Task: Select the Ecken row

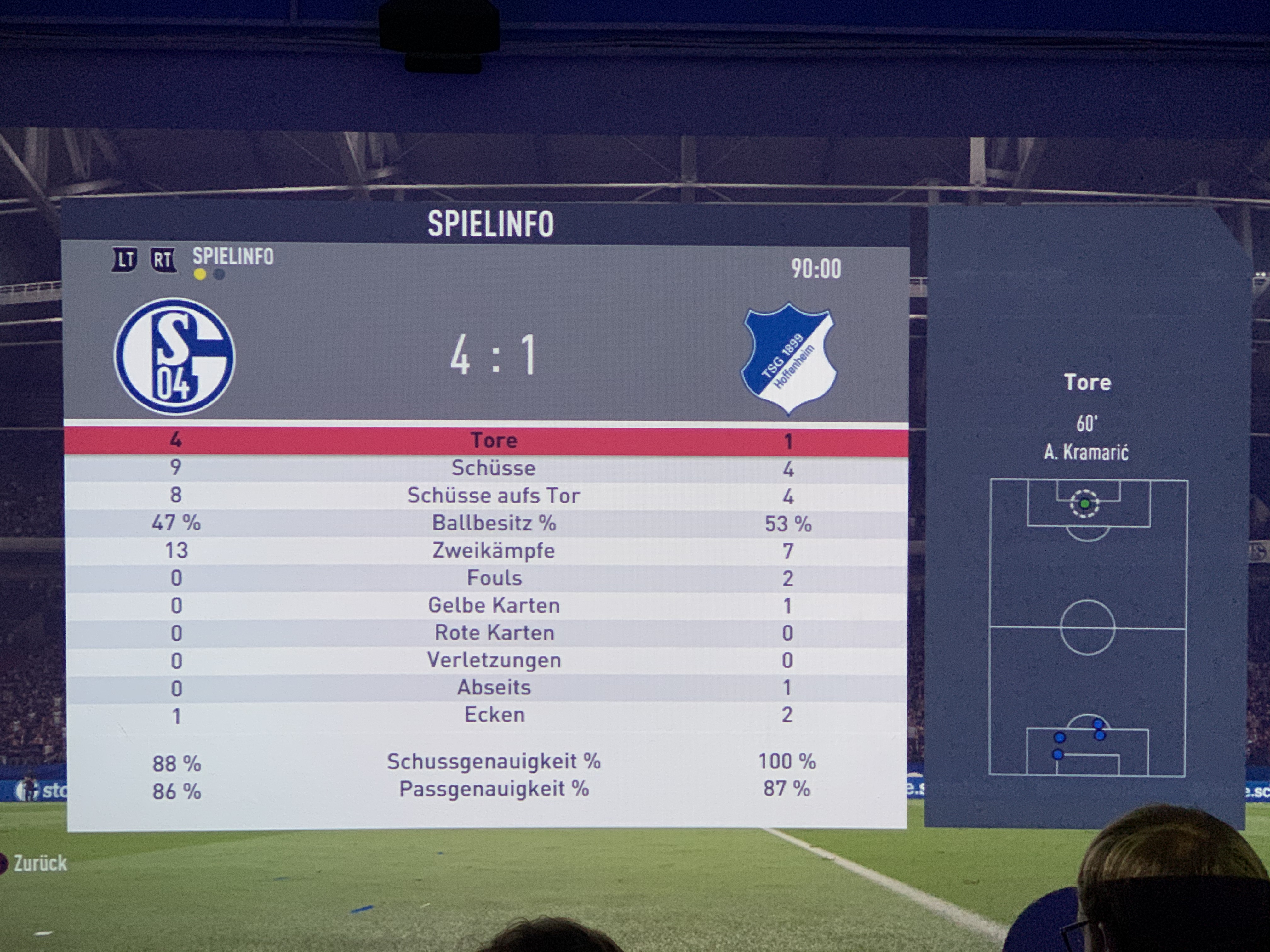Action: click(493, 715)
